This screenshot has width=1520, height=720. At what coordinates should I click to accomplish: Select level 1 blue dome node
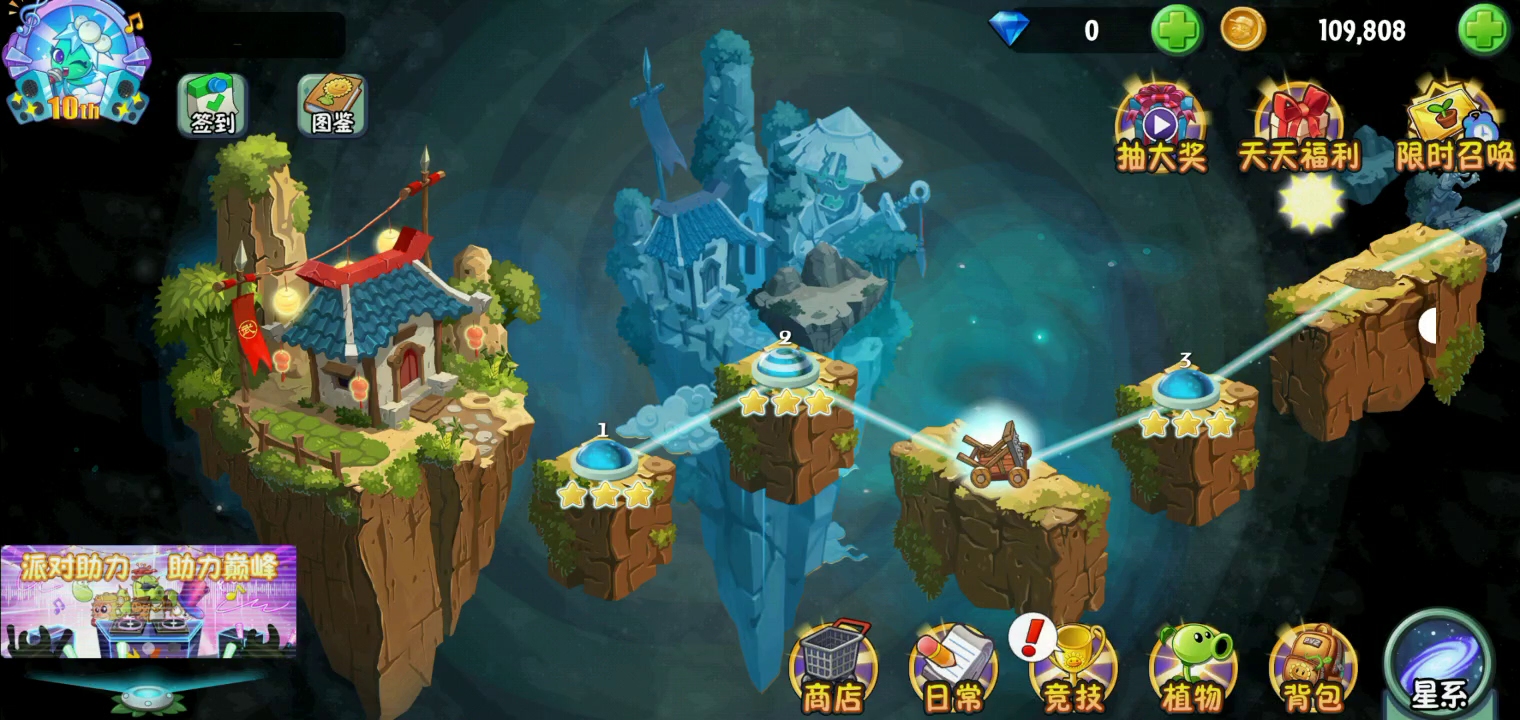(x=603, y=458)
